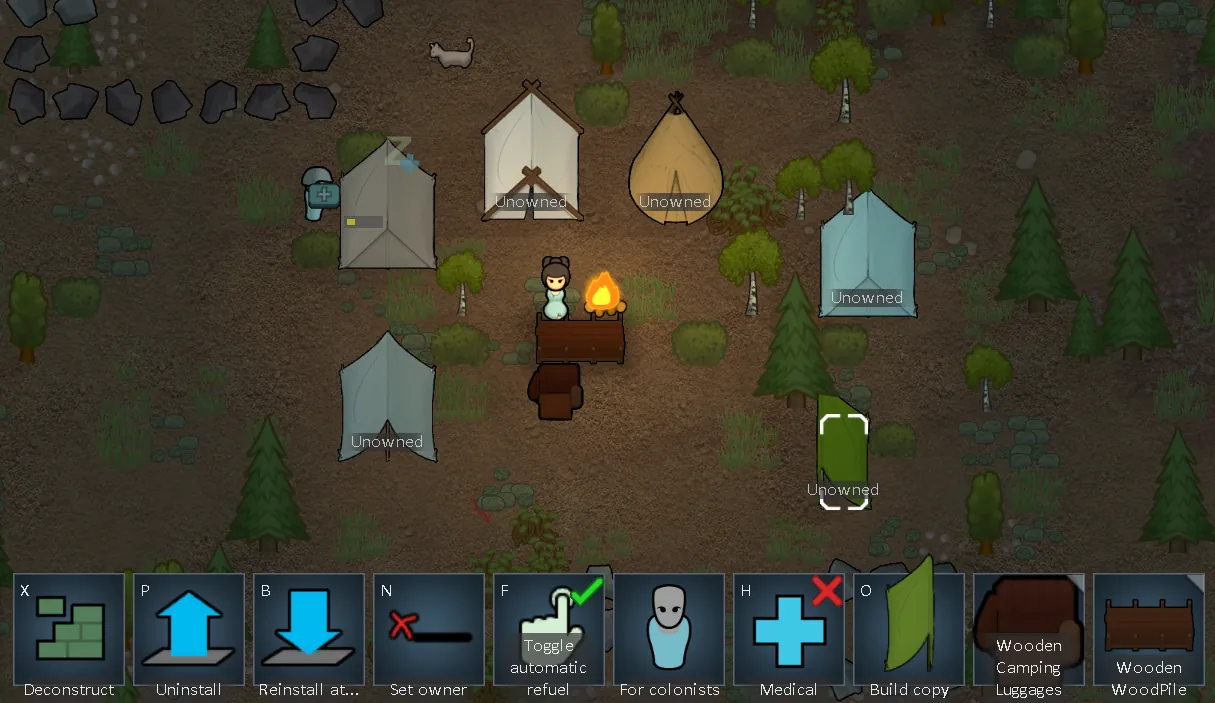Click the For colonists bed assignment button
This screenshot has width=1215, height=703.
tap(669, 629)
